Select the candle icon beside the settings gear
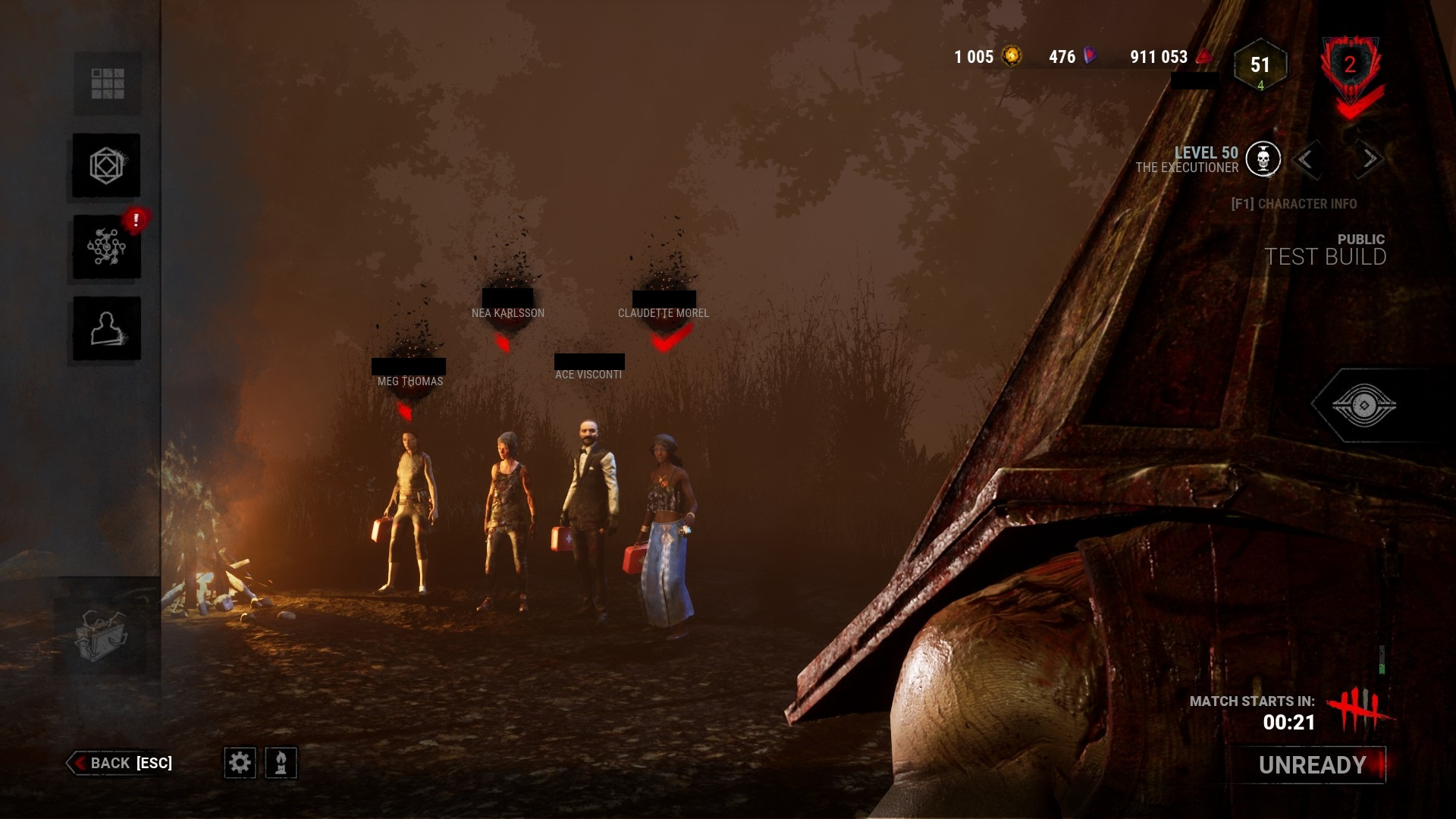 pyautogui.click(x=280, y=764)
